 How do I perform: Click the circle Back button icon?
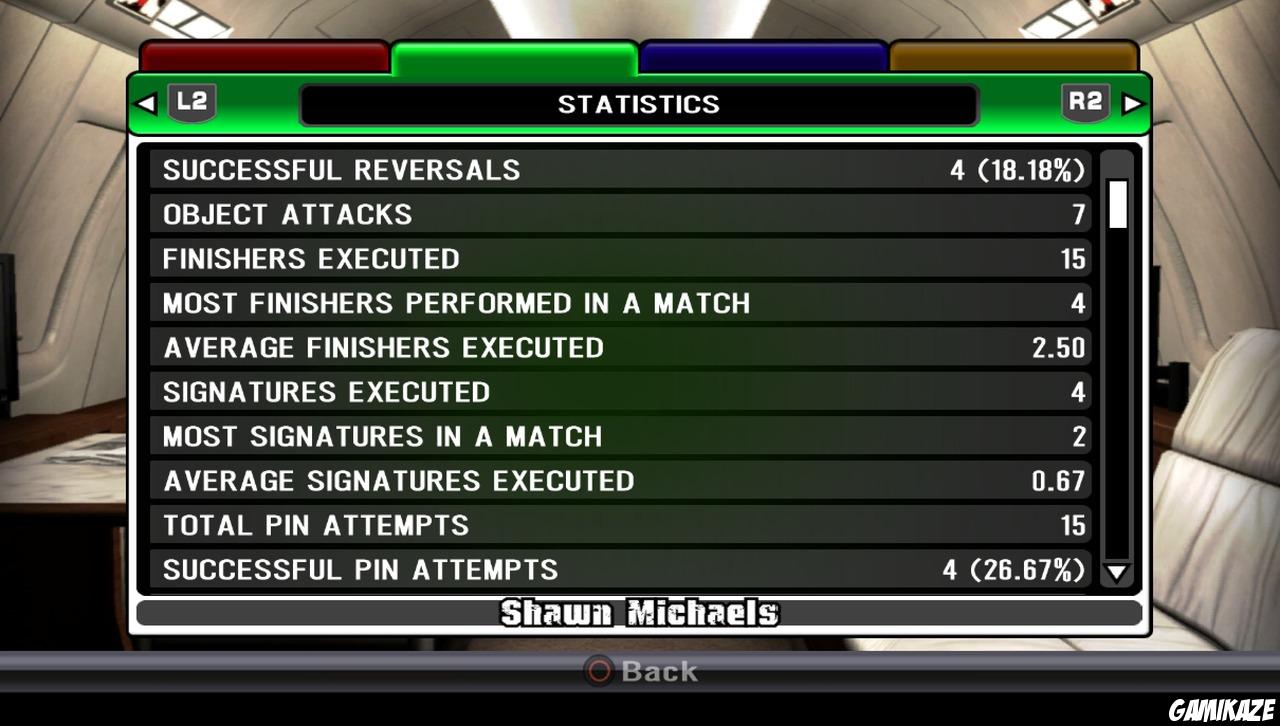coord(598,672)
